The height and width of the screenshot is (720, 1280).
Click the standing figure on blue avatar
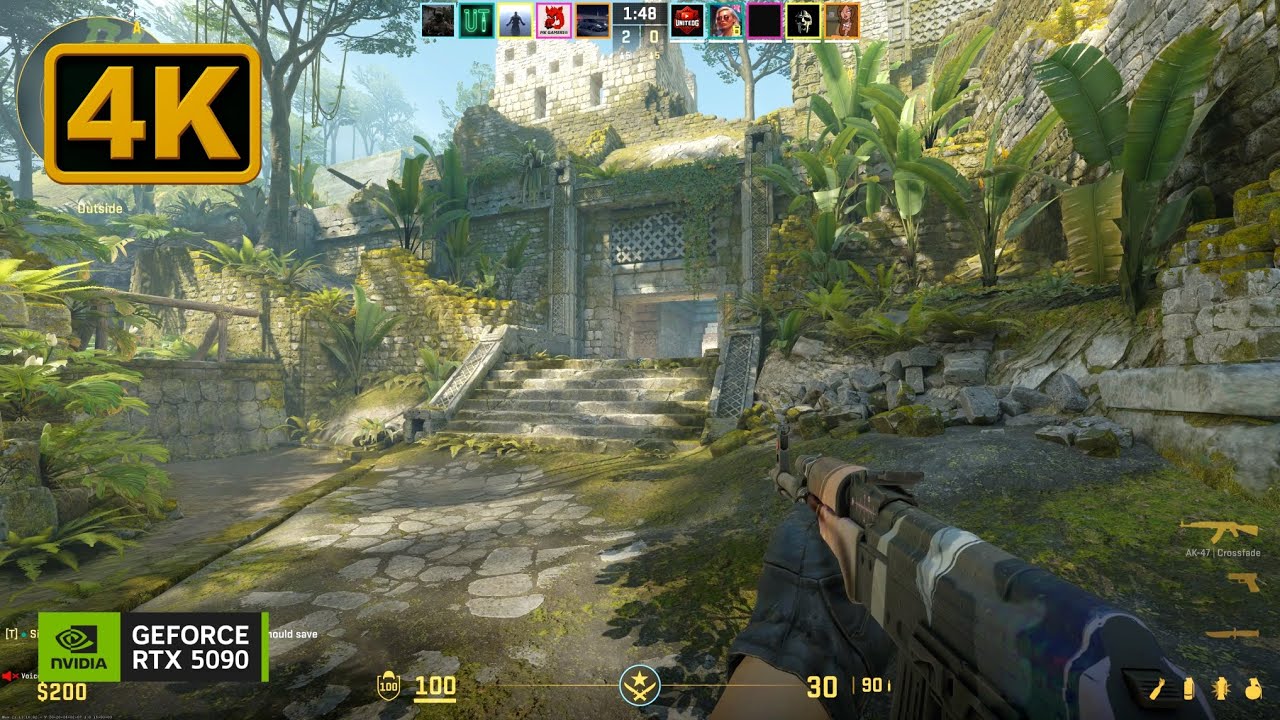pyautogui.click(x=515, y=21)
